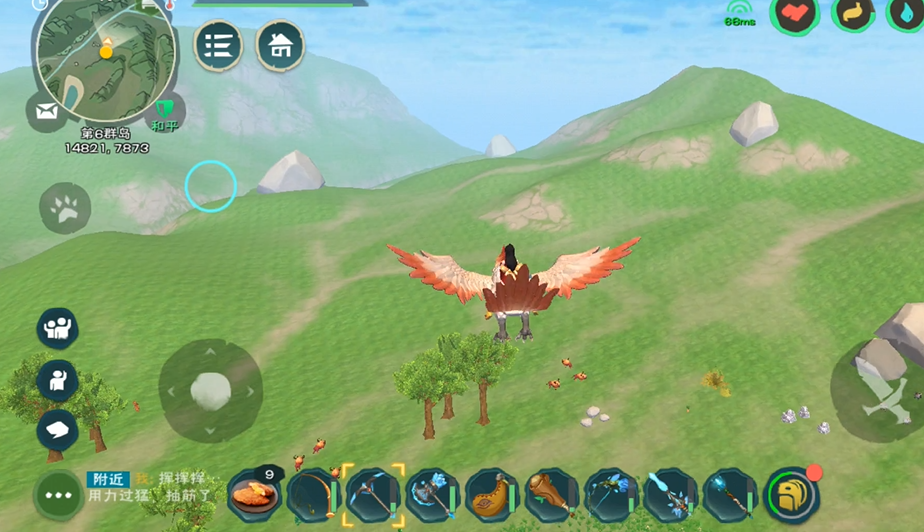Select the wooden club hotbar slot
924x532 pixels.
(552, 494)
